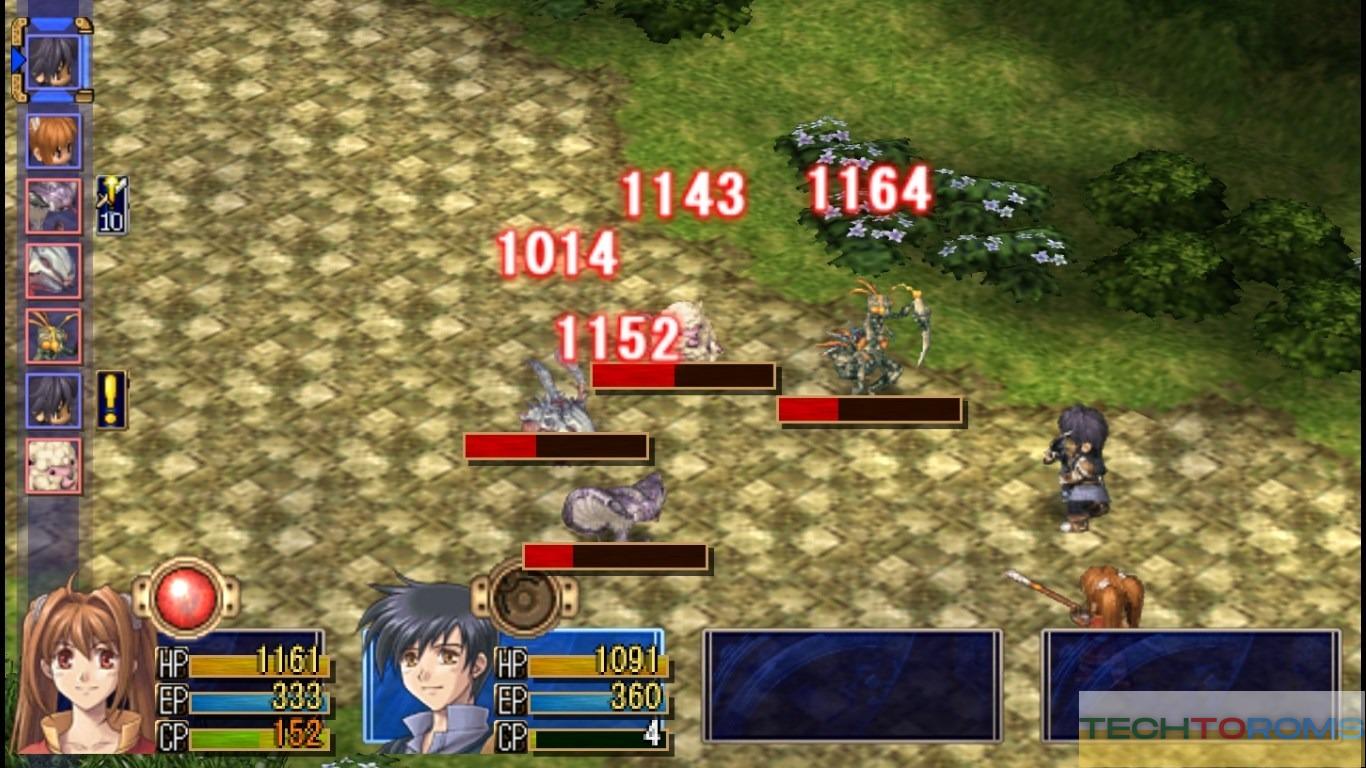Screen dimensions: 1366x768
Task: Click the yellow exclamation turn bonus icon
Action: point(111,400)
